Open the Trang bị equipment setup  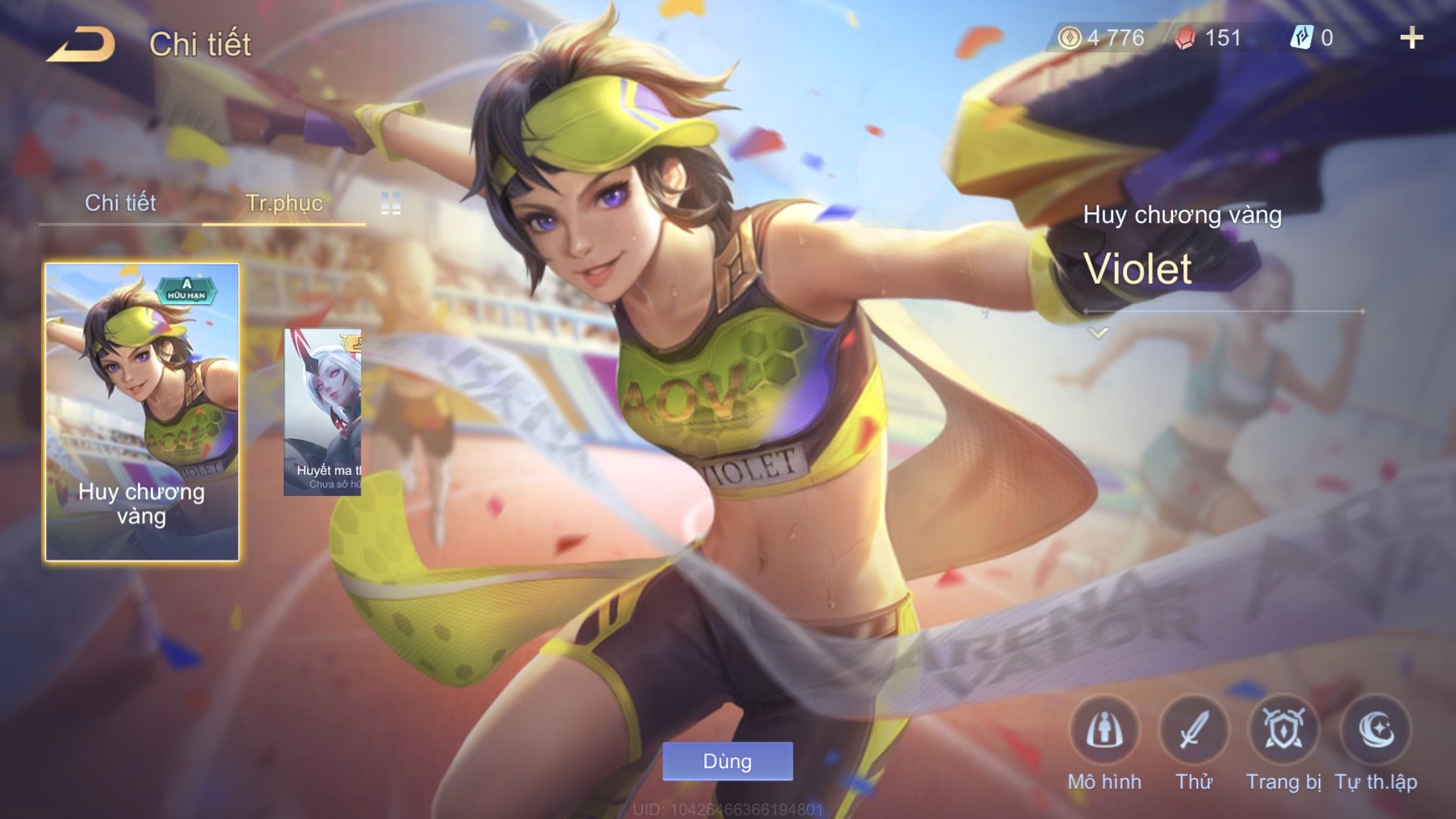tap(1283, 731)
